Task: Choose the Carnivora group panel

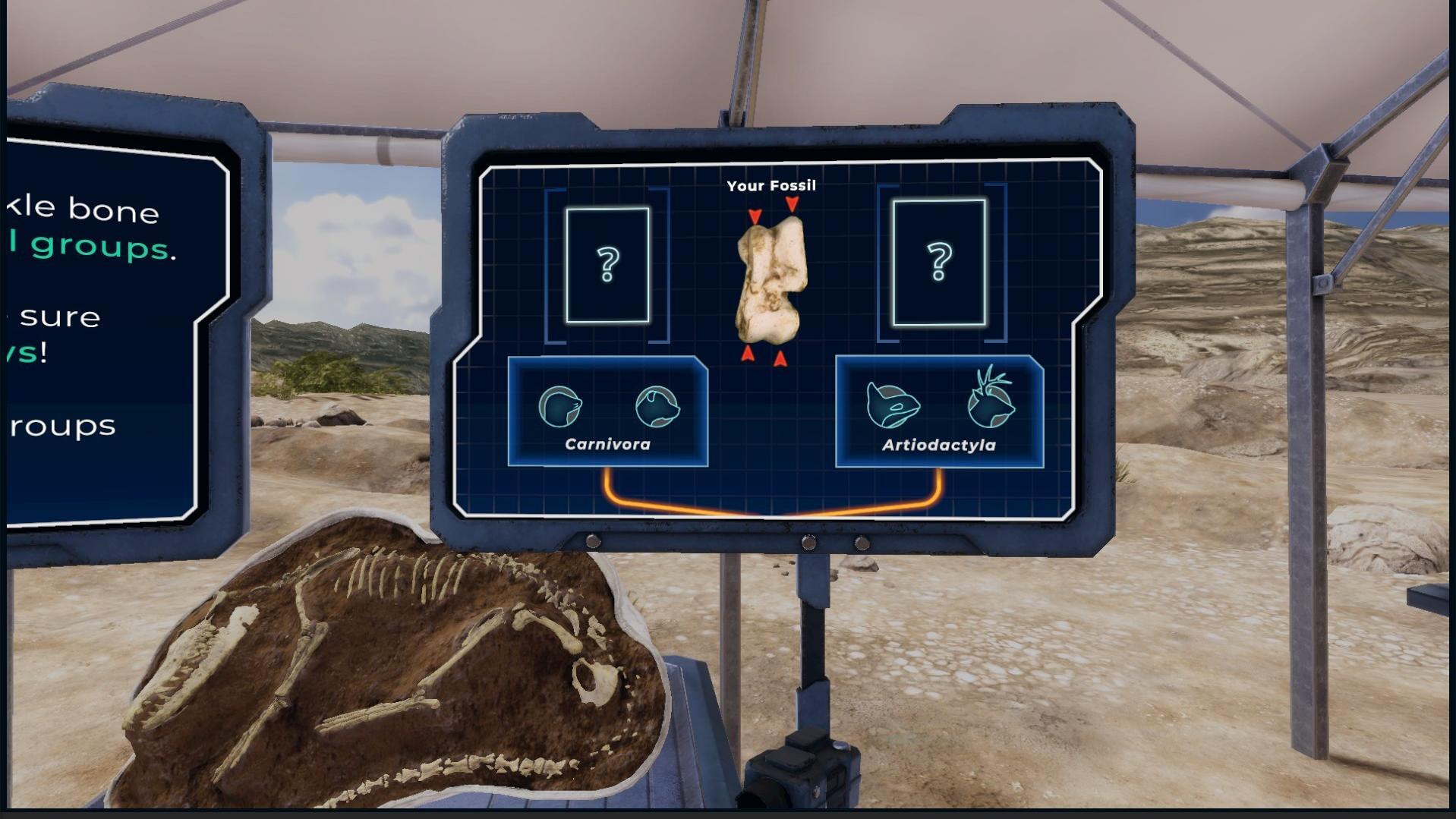Action: 607,411
